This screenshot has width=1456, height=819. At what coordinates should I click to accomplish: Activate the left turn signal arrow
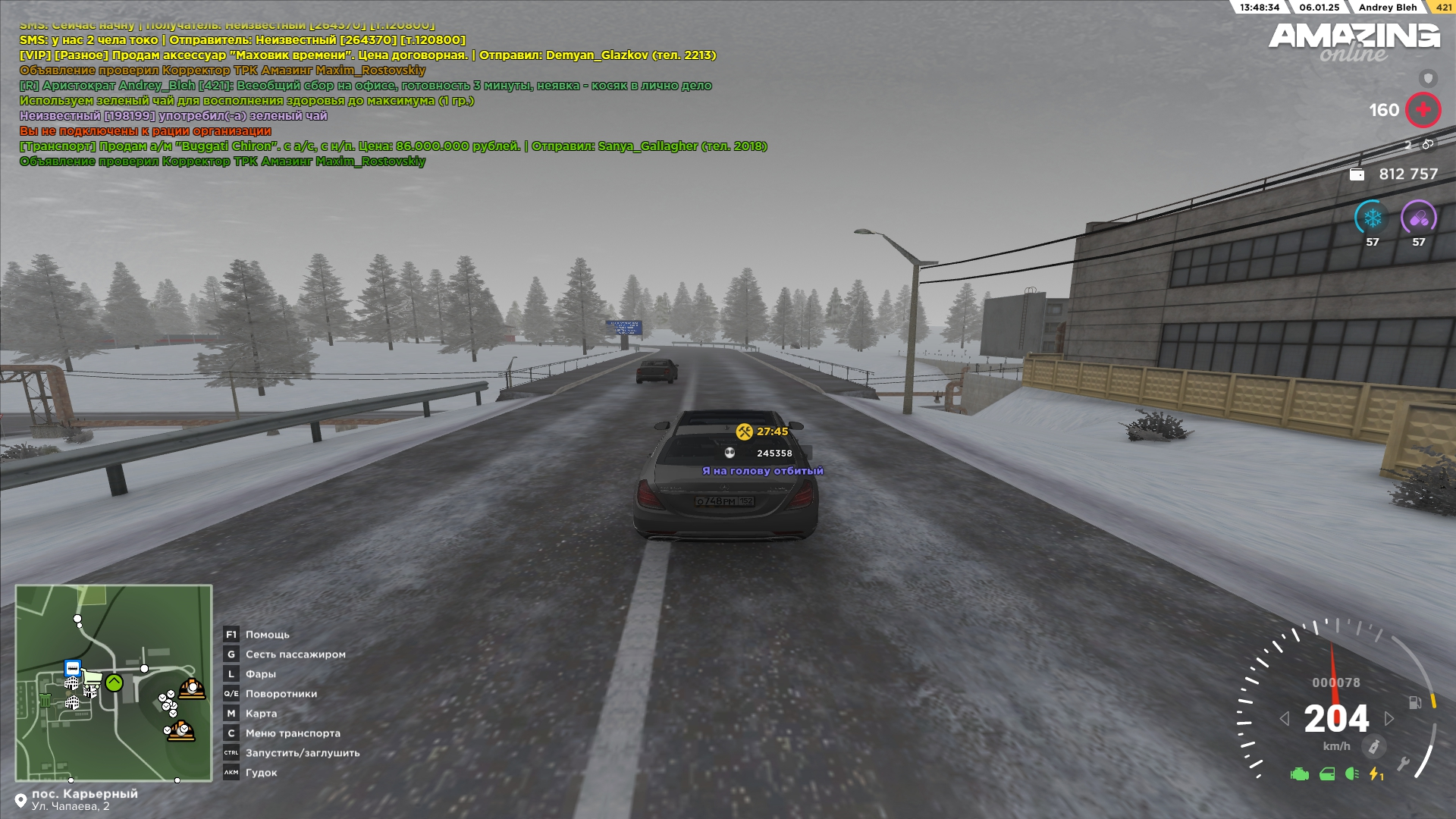tap(1284, 718)
